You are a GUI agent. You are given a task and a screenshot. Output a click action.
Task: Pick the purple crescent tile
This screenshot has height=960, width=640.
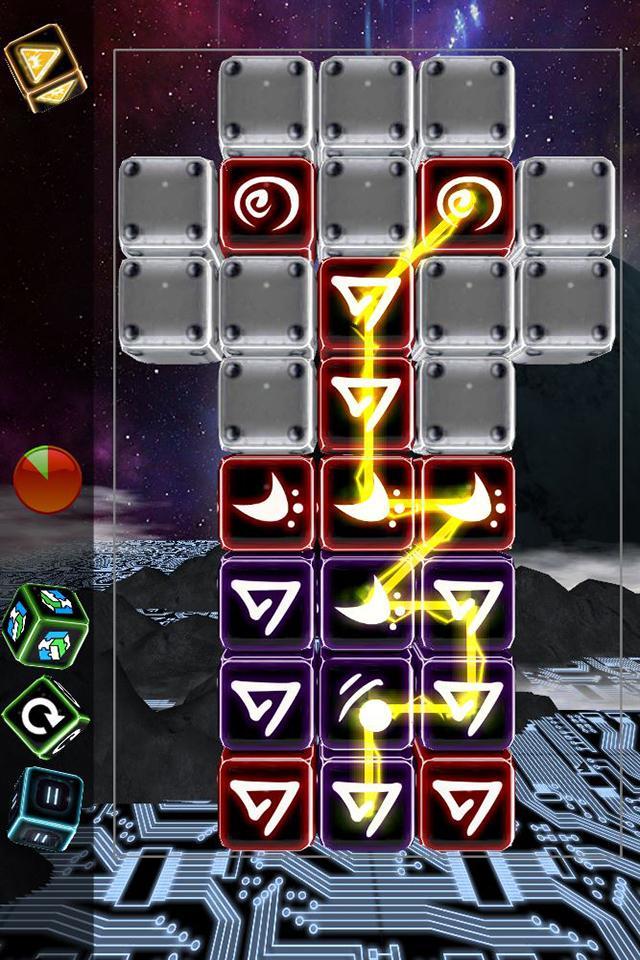[x=367, y=605]
